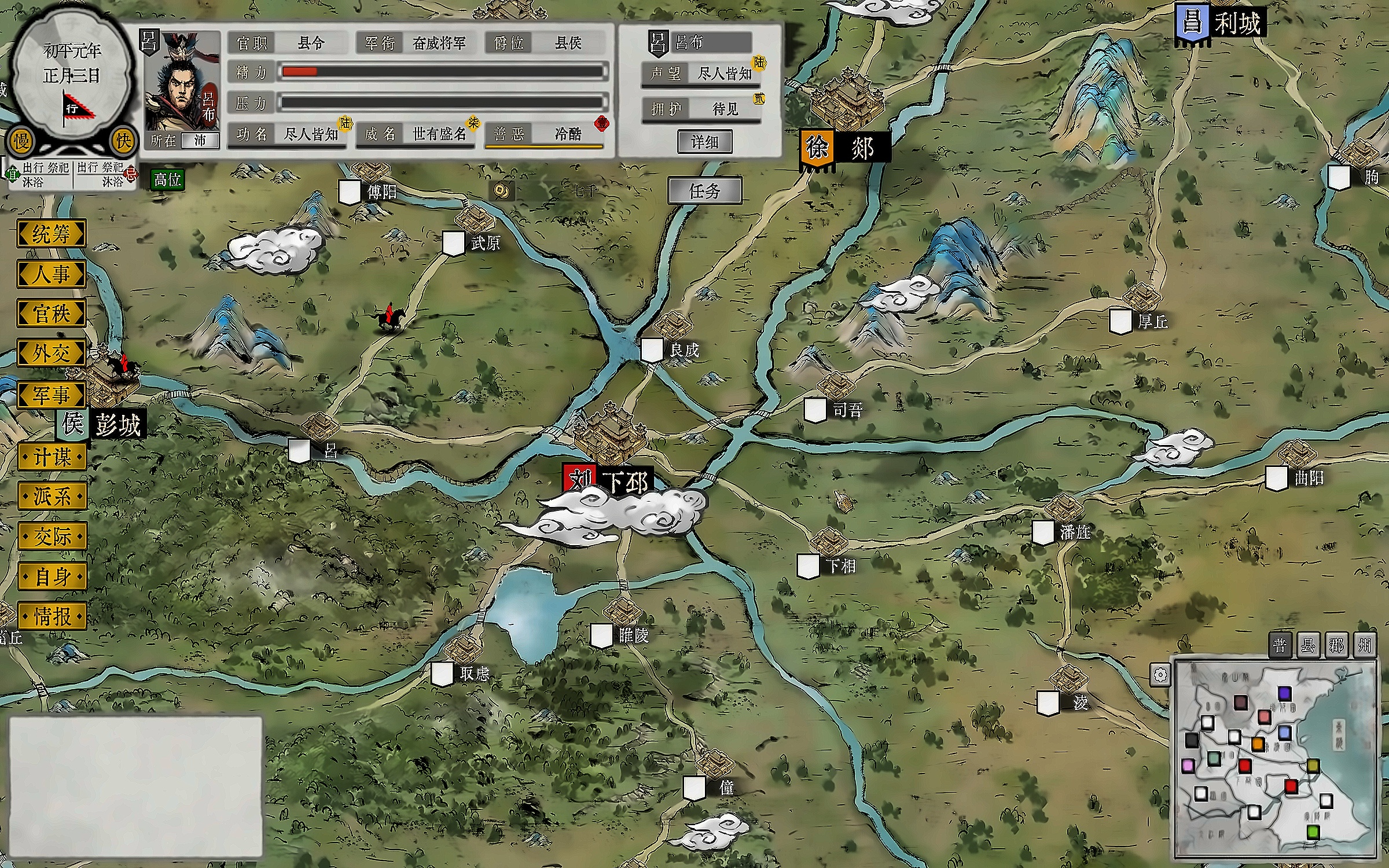This screenshot has height=868, width=1389.
Task: Select the 官秩 menu button
Action: tap(52, 314)
